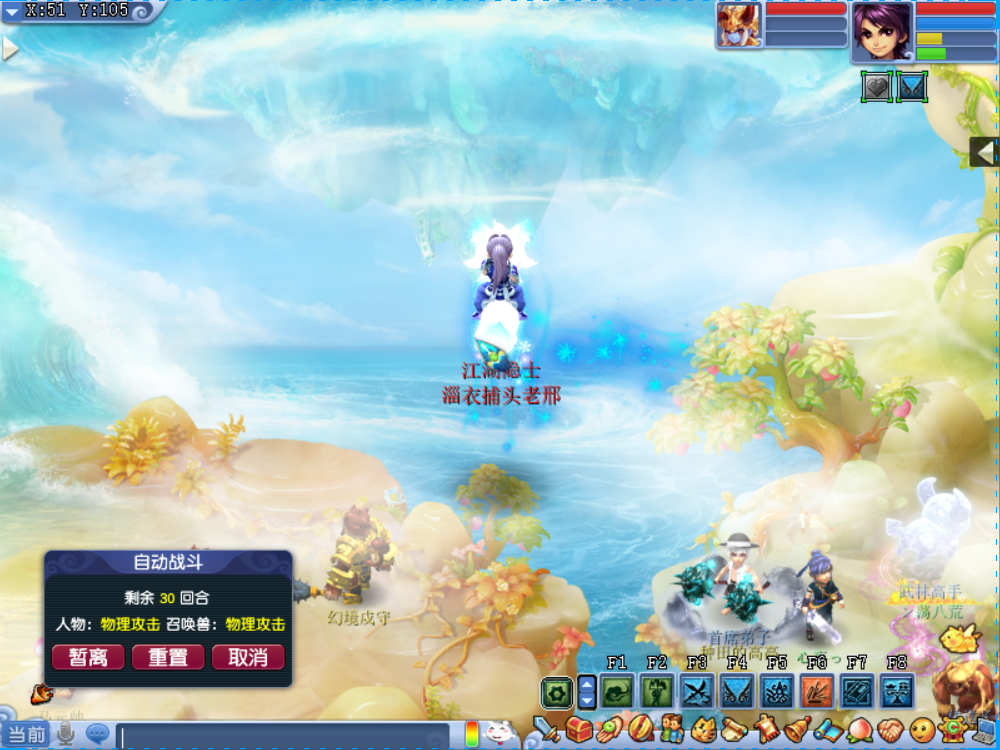Click the gray heart buff icon
This screenshot has height=750, width=1000.
pyautogui.click(x=877, y=87)
